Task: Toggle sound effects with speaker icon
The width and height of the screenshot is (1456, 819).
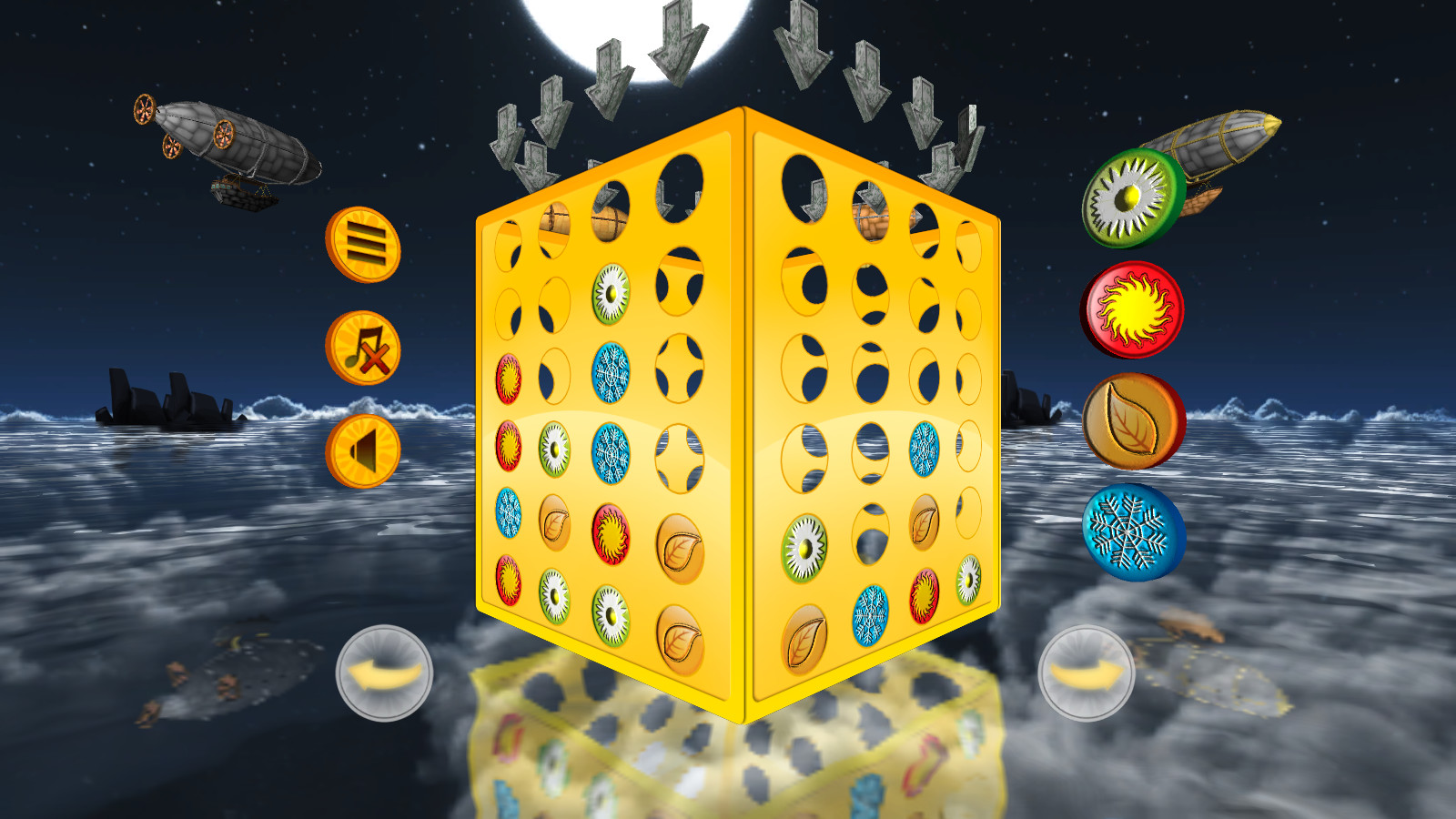Action: (361, 451)
